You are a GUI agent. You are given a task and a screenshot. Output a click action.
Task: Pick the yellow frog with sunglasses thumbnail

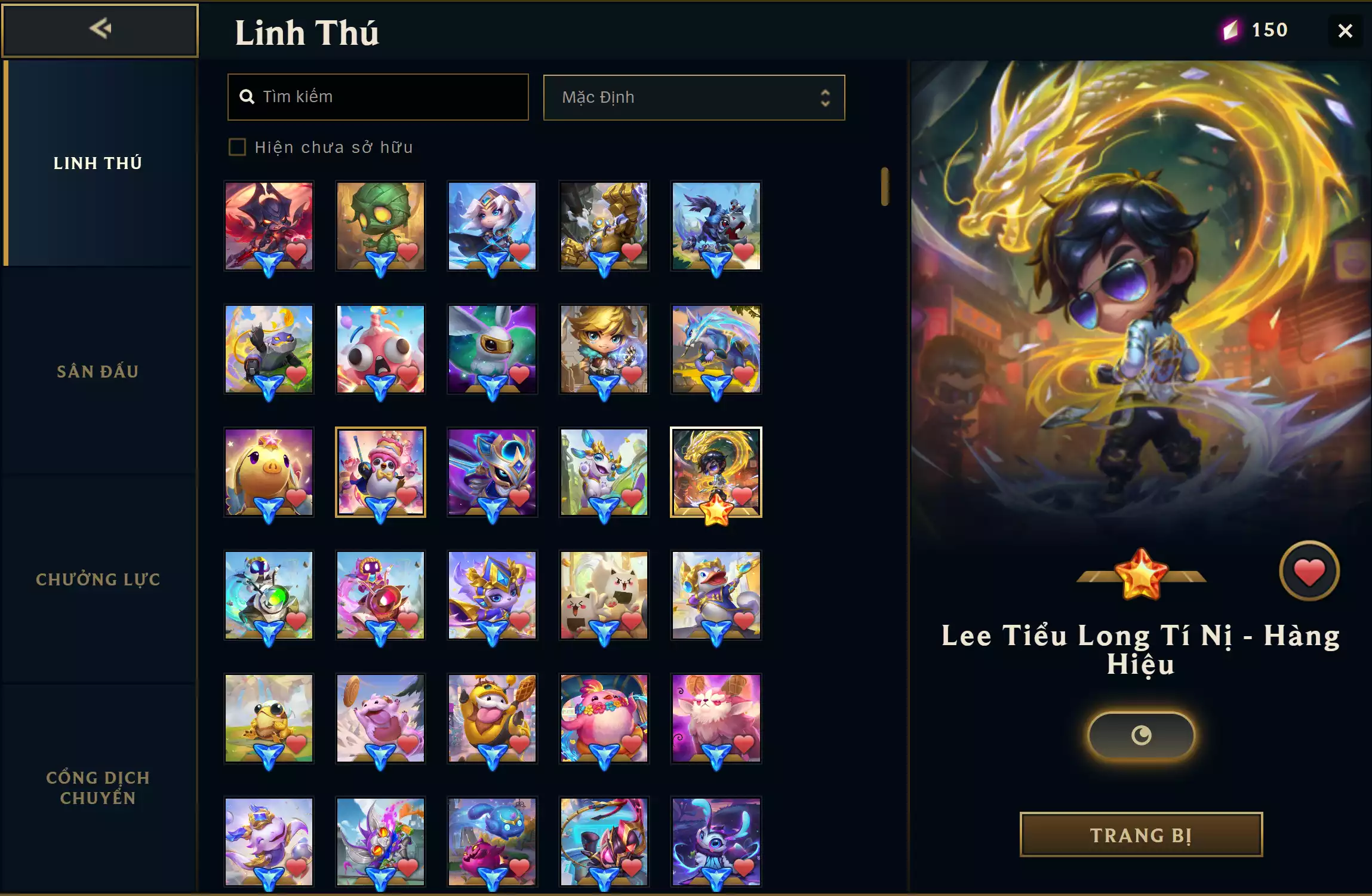pyautogui.click(x=269, y=718)
